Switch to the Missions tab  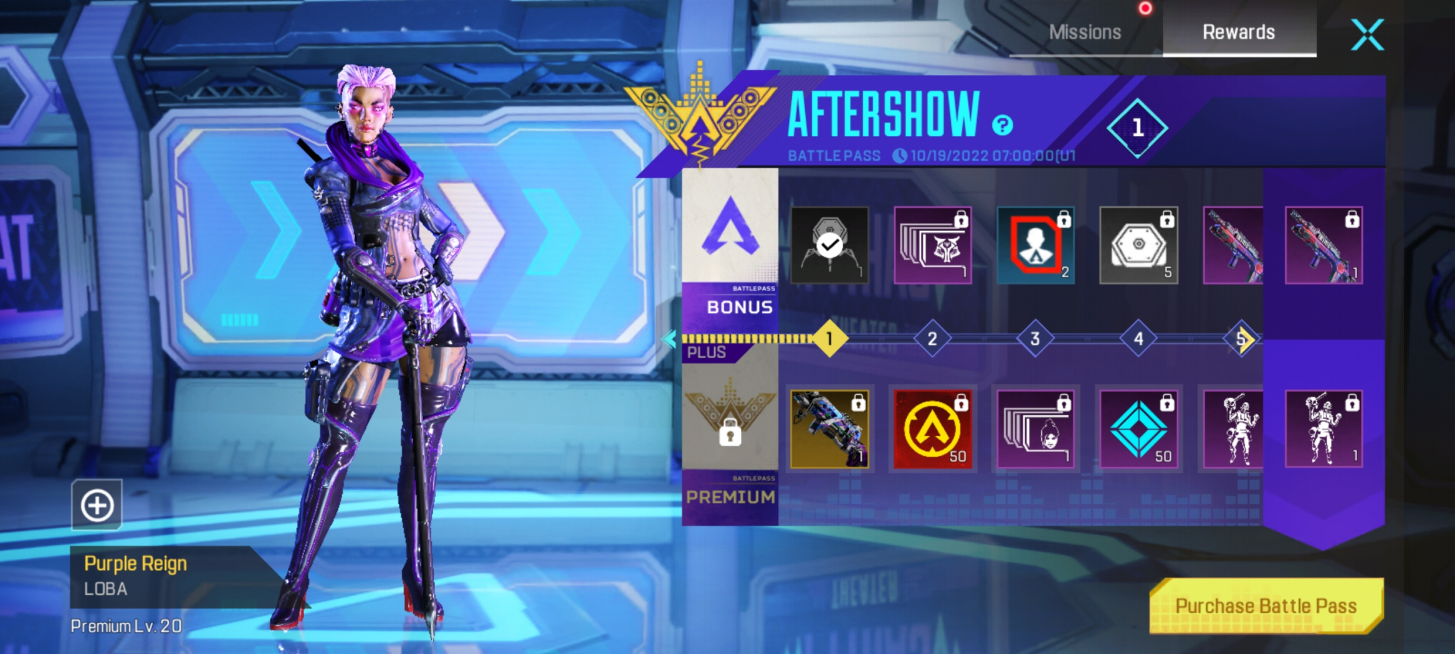tap(1085, 32)
